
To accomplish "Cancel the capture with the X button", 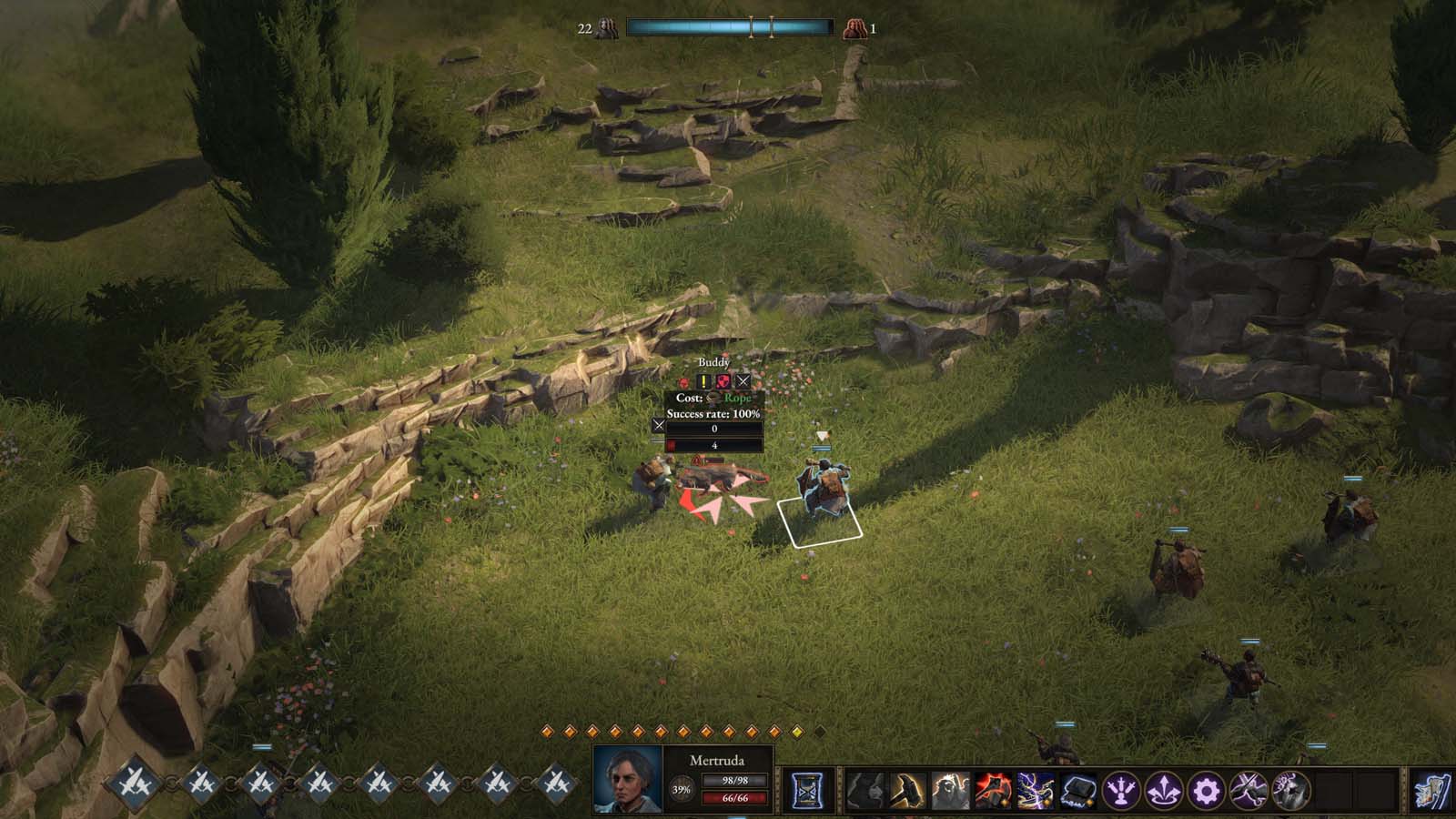I will pos(743,381).
